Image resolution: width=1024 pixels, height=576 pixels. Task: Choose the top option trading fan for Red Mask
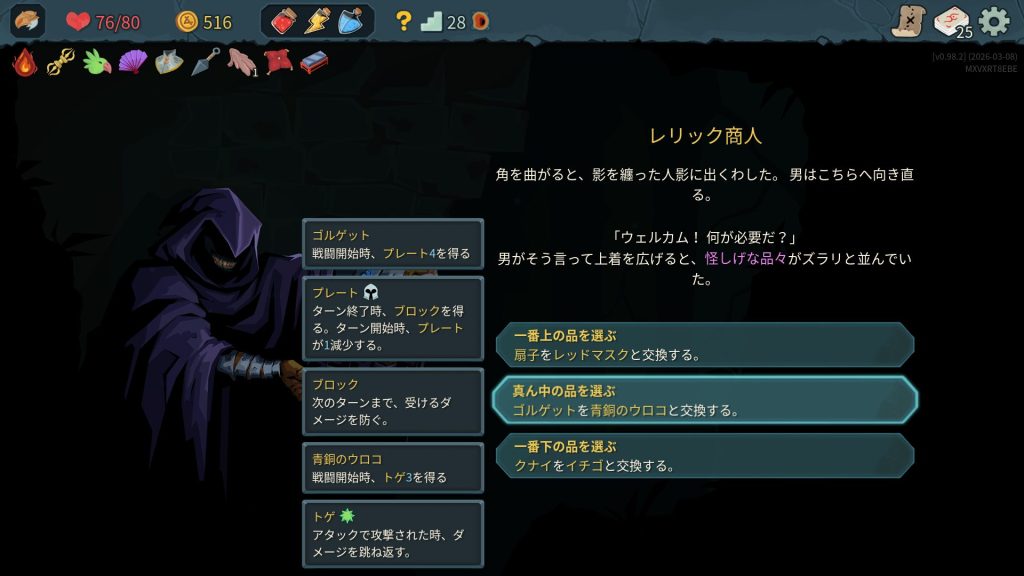pyautogui.click(x=704, y=345)
